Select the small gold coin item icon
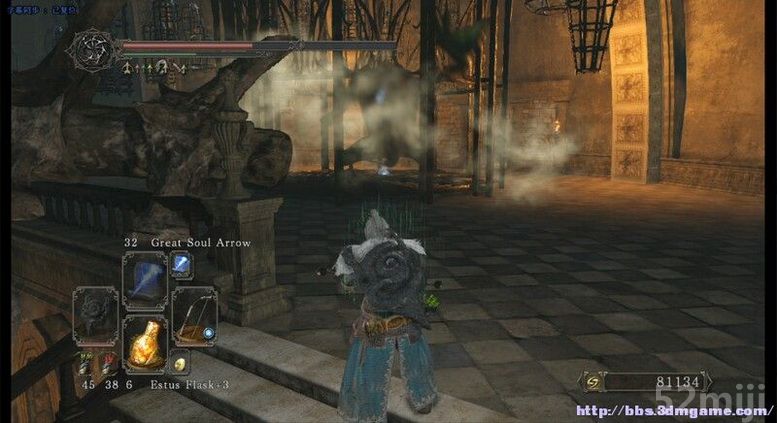This screenshot has width=777, height=423. pos(181,364)
